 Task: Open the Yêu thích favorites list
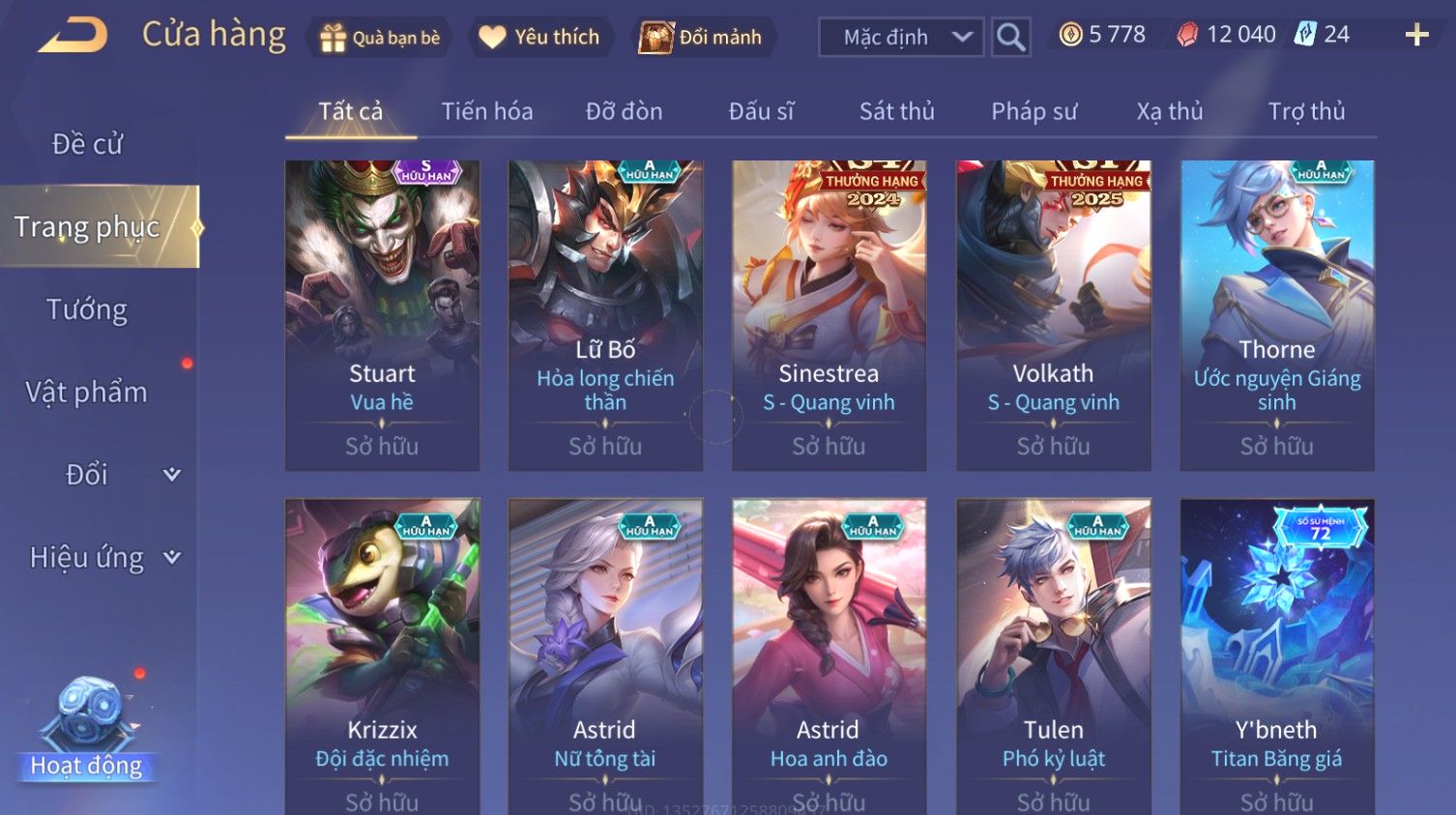coord(540,38)
